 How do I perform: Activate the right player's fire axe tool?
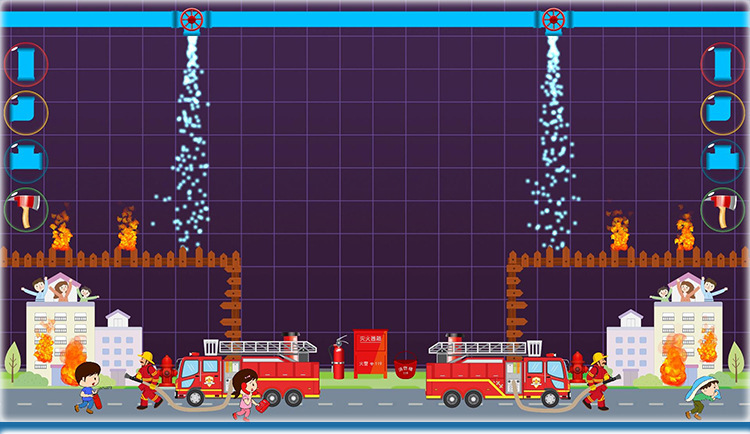click(x=723, y=208)
